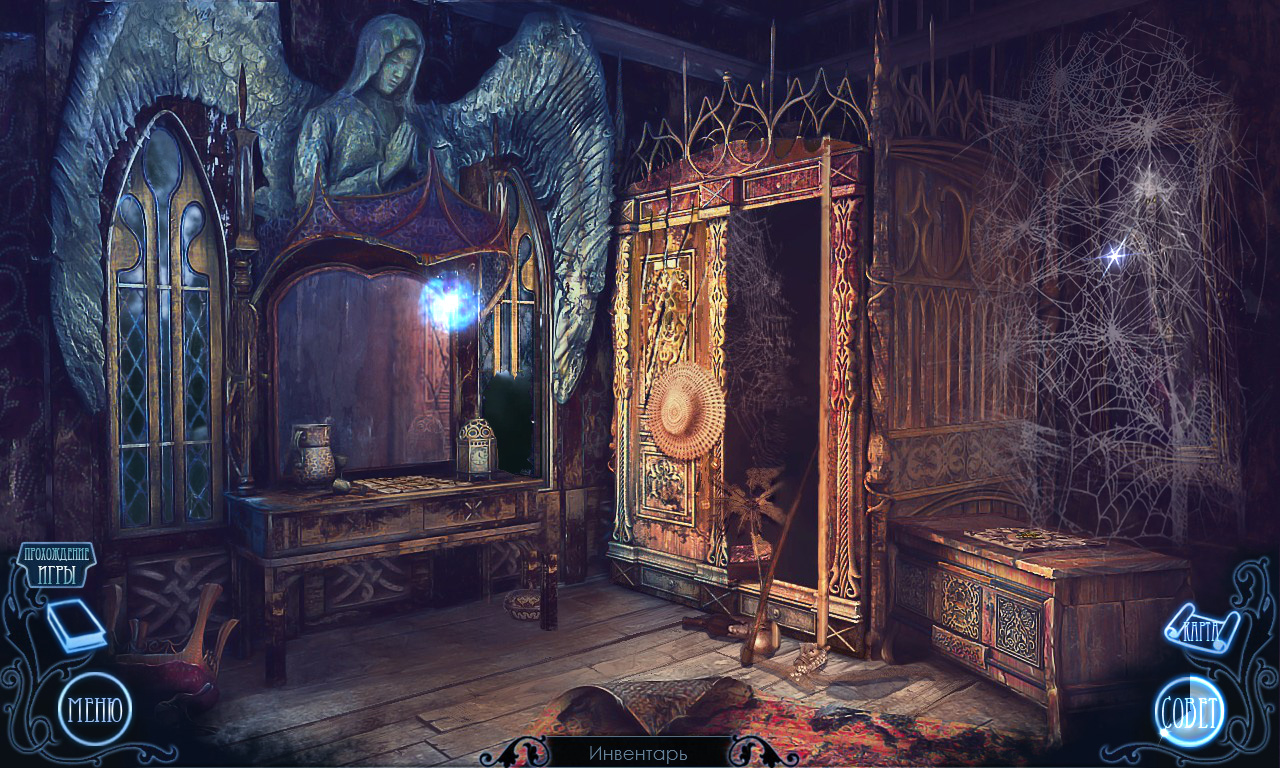Open the Карта map scroll

(x=1203, y=629)
